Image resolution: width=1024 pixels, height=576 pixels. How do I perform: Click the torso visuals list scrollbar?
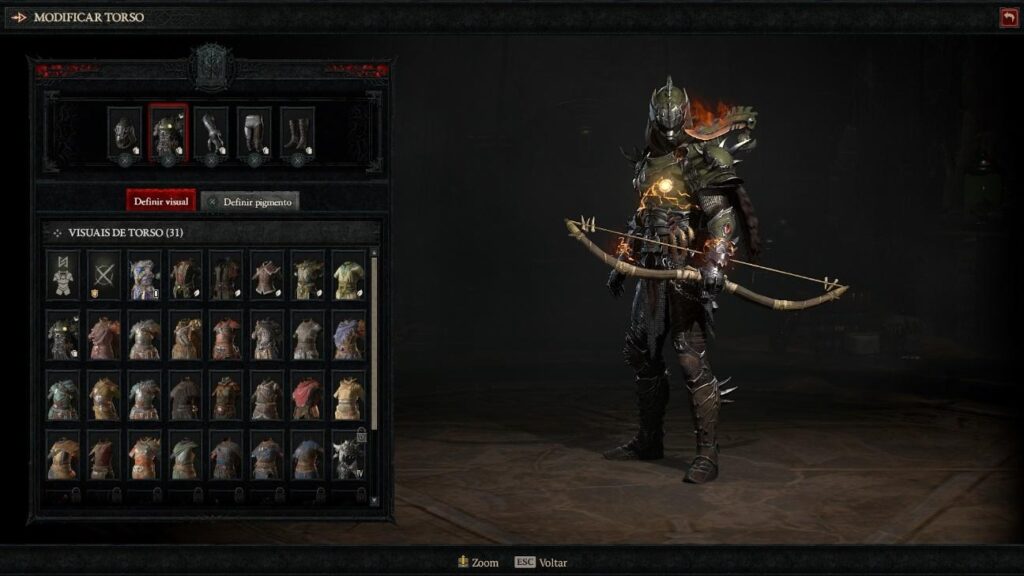(375, 330)
